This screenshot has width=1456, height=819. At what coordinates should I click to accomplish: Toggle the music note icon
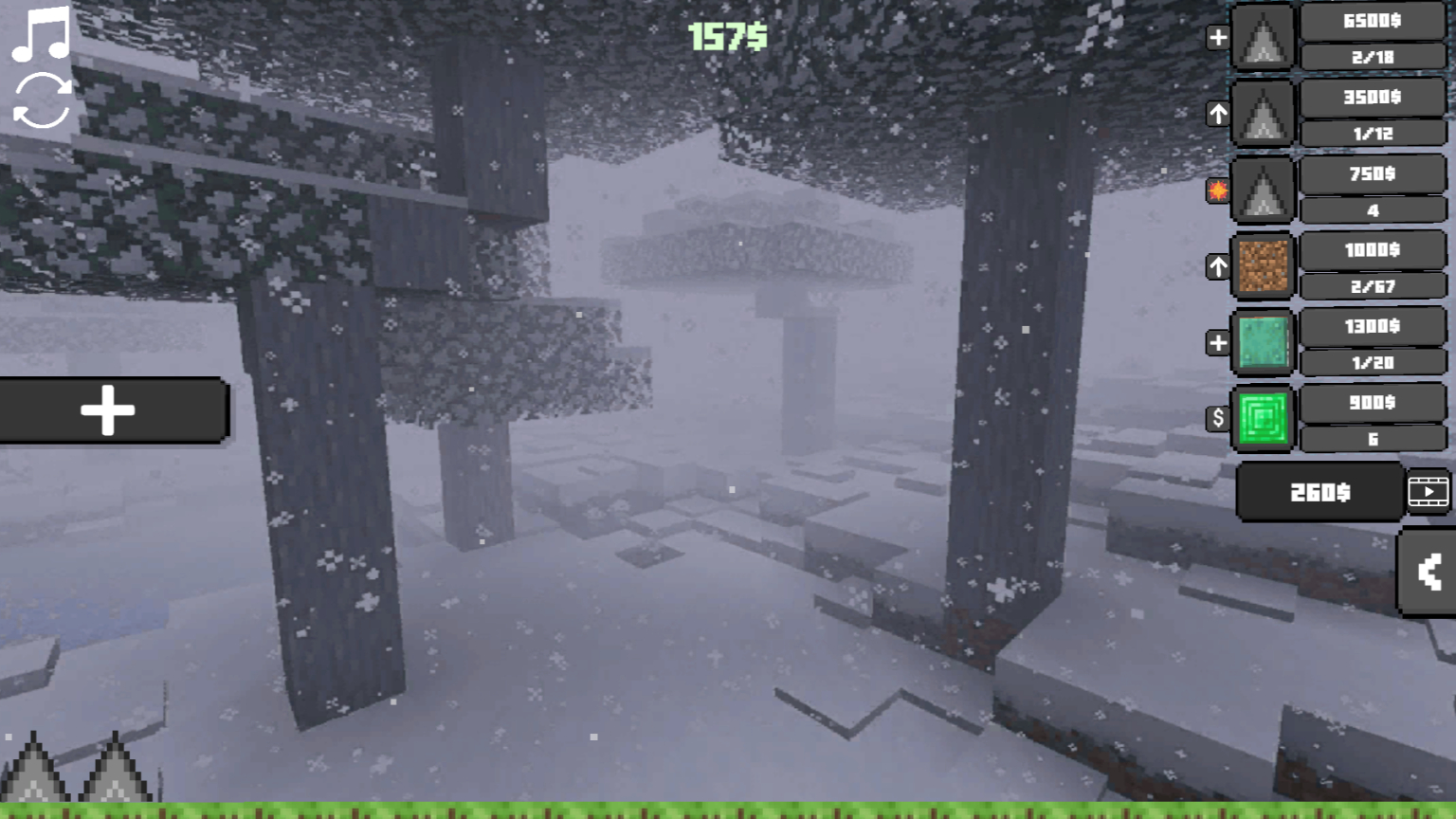point(38,35)
